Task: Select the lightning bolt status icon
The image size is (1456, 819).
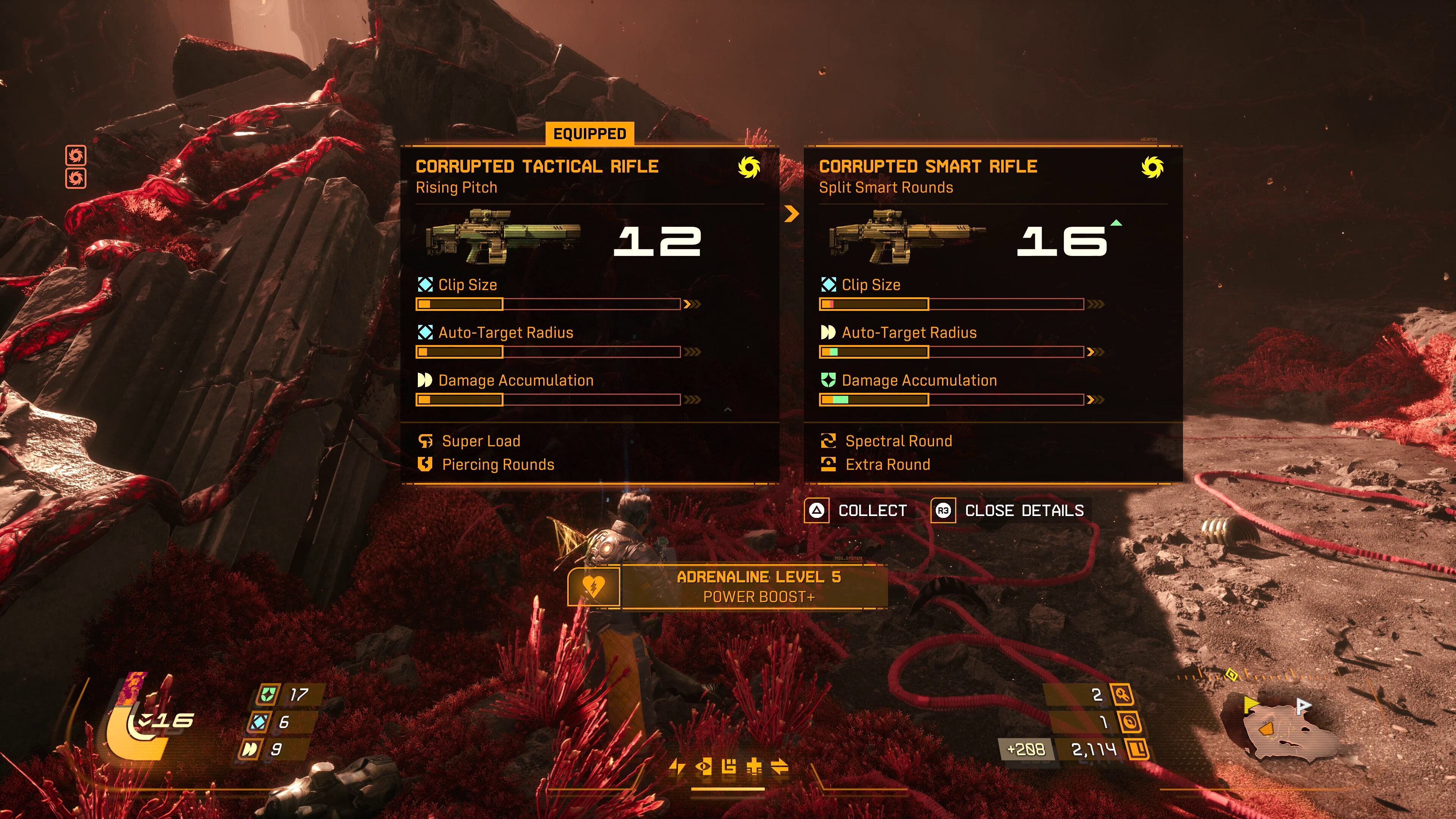Action: 677,767
